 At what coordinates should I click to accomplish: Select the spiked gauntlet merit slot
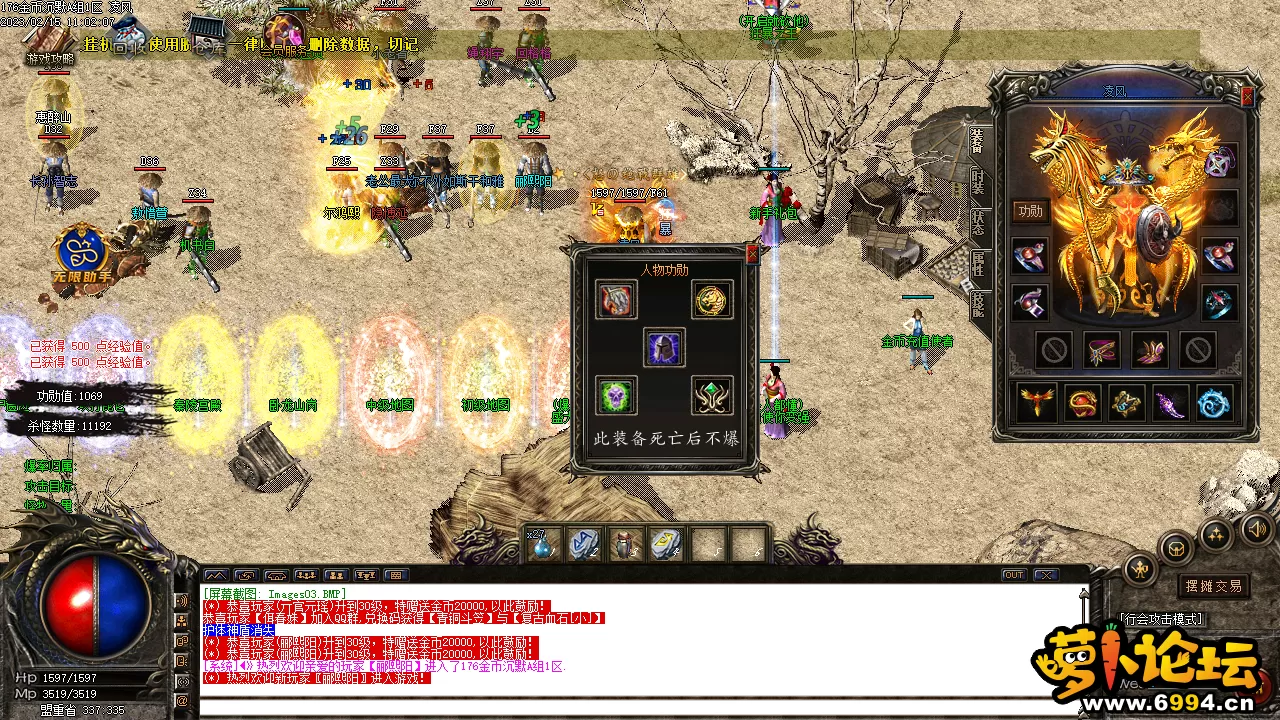point(616,299)
